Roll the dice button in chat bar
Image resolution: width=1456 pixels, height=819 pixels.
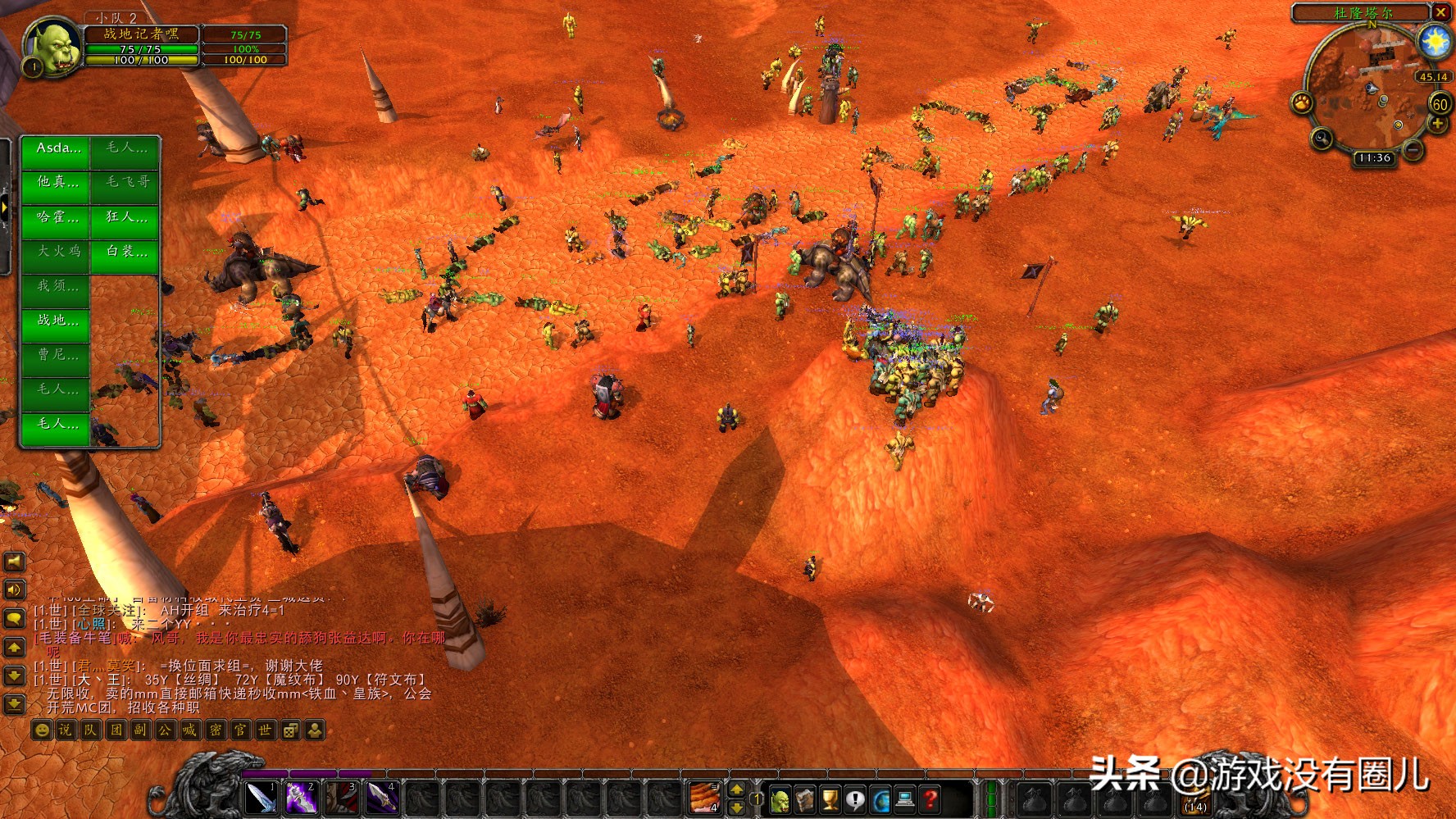290,730
